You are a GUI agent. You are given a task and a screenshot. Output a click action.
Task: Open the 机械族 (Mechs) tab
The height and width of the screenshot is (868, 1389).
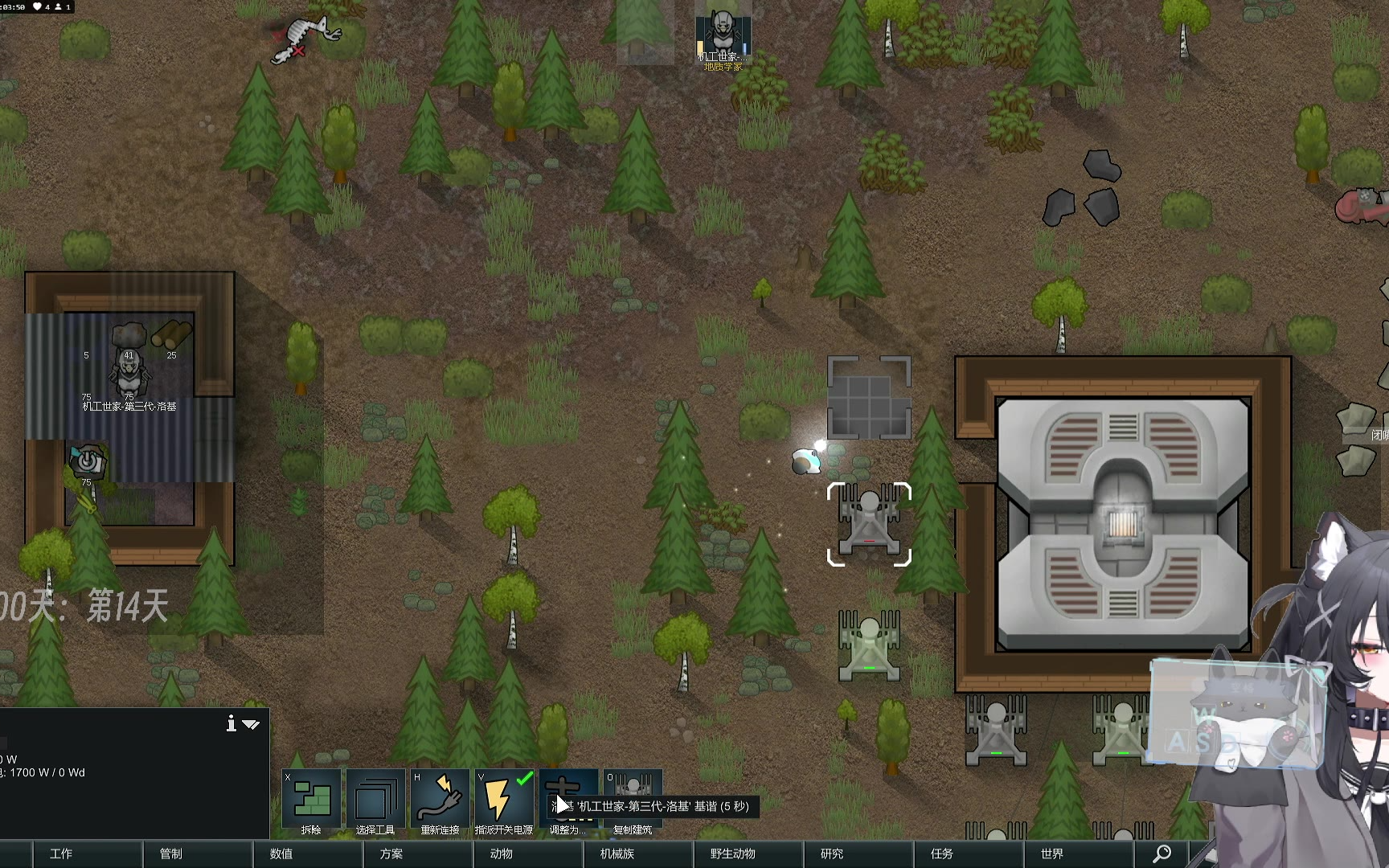click(617, 854)
